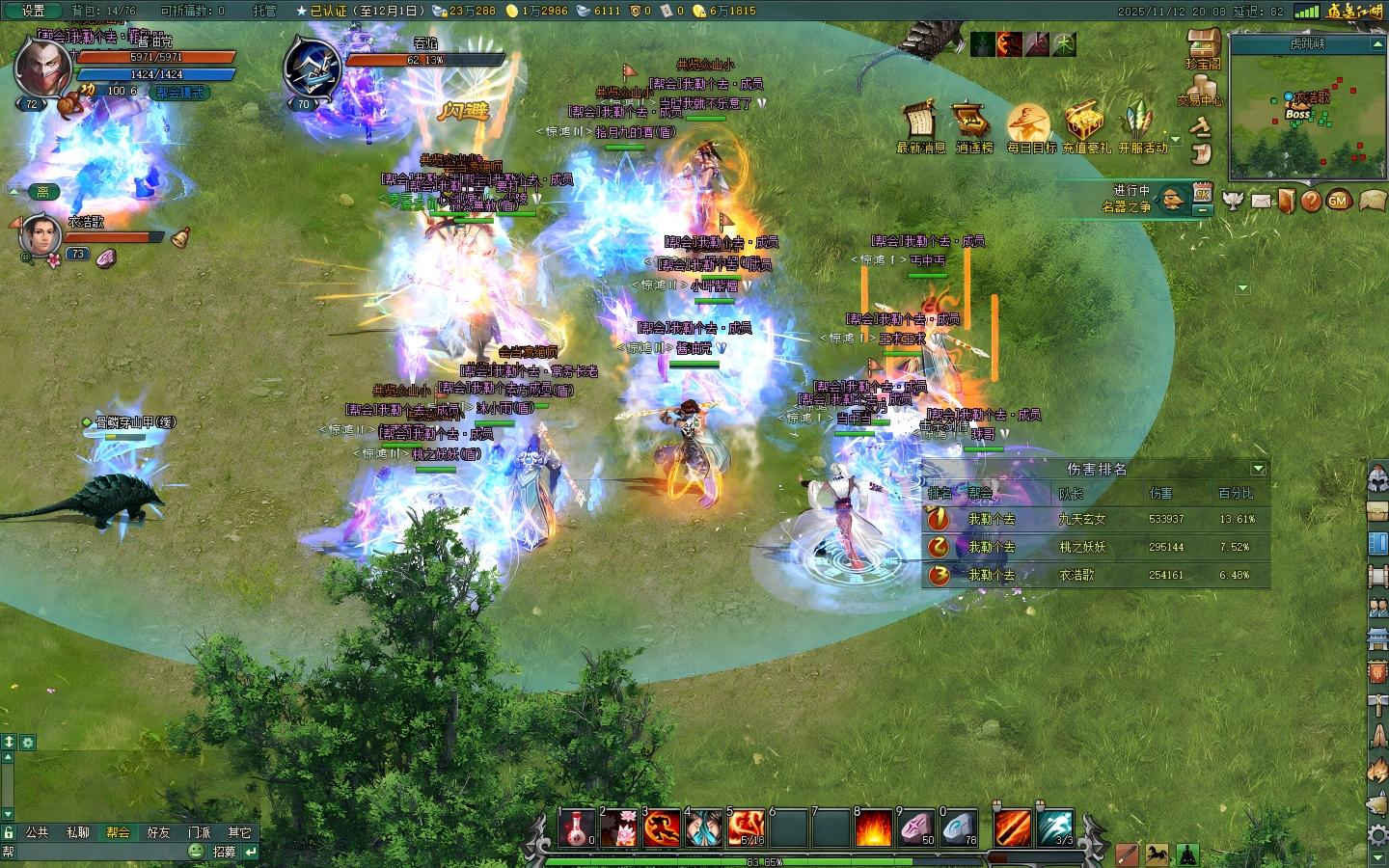The width and height of the screenshot is (1389, 868).
Task: Open the chat emoji smiley picker
Action: 197,852
